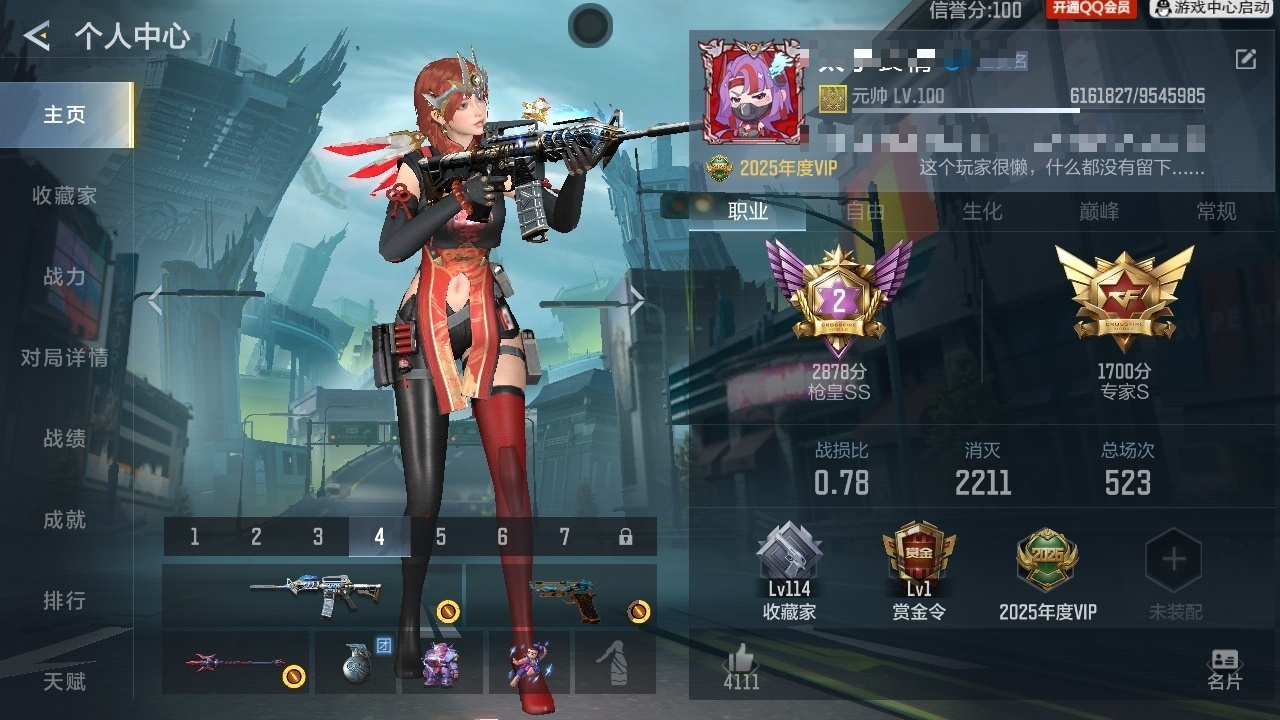The width and height of the screenshot is (1280, 720).
Task: Select the grenade equipment slot
Action: tap(358, 662)
